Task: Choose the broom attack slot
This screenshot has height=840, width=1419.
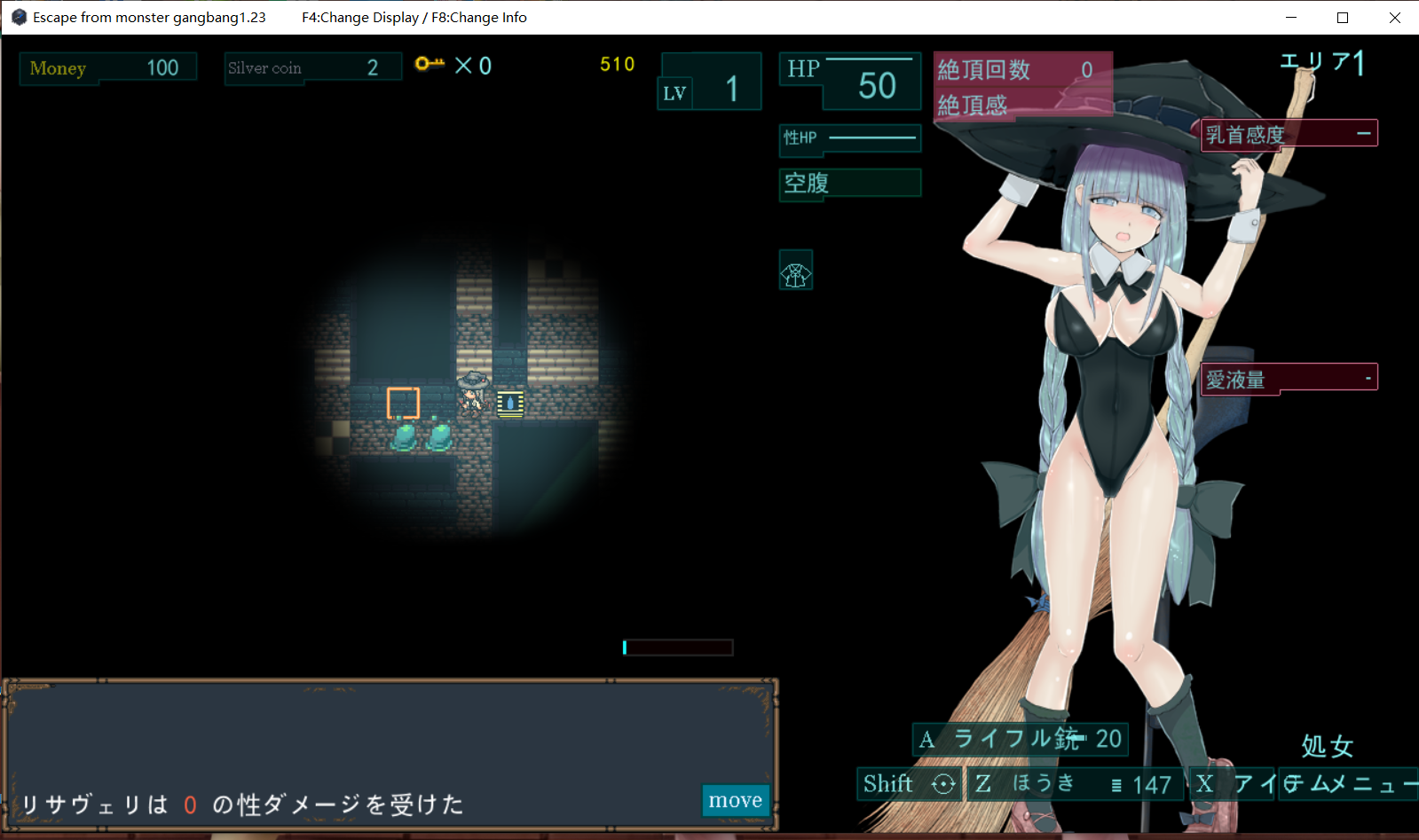Action: (x=1074, y=784)
